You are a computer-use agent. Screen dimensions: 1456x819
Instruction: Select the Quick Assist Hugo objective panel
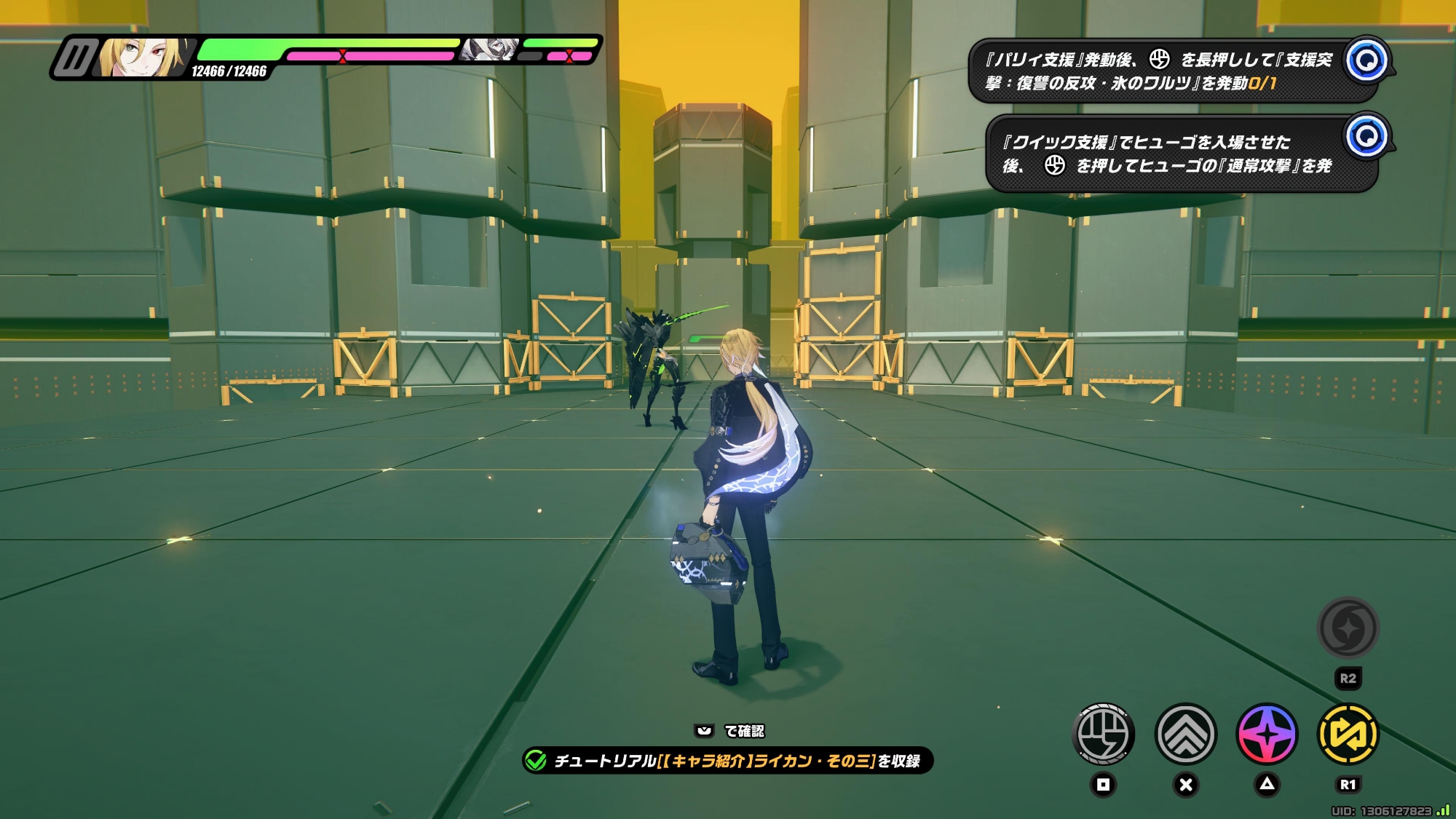[x=1181, y=154]
